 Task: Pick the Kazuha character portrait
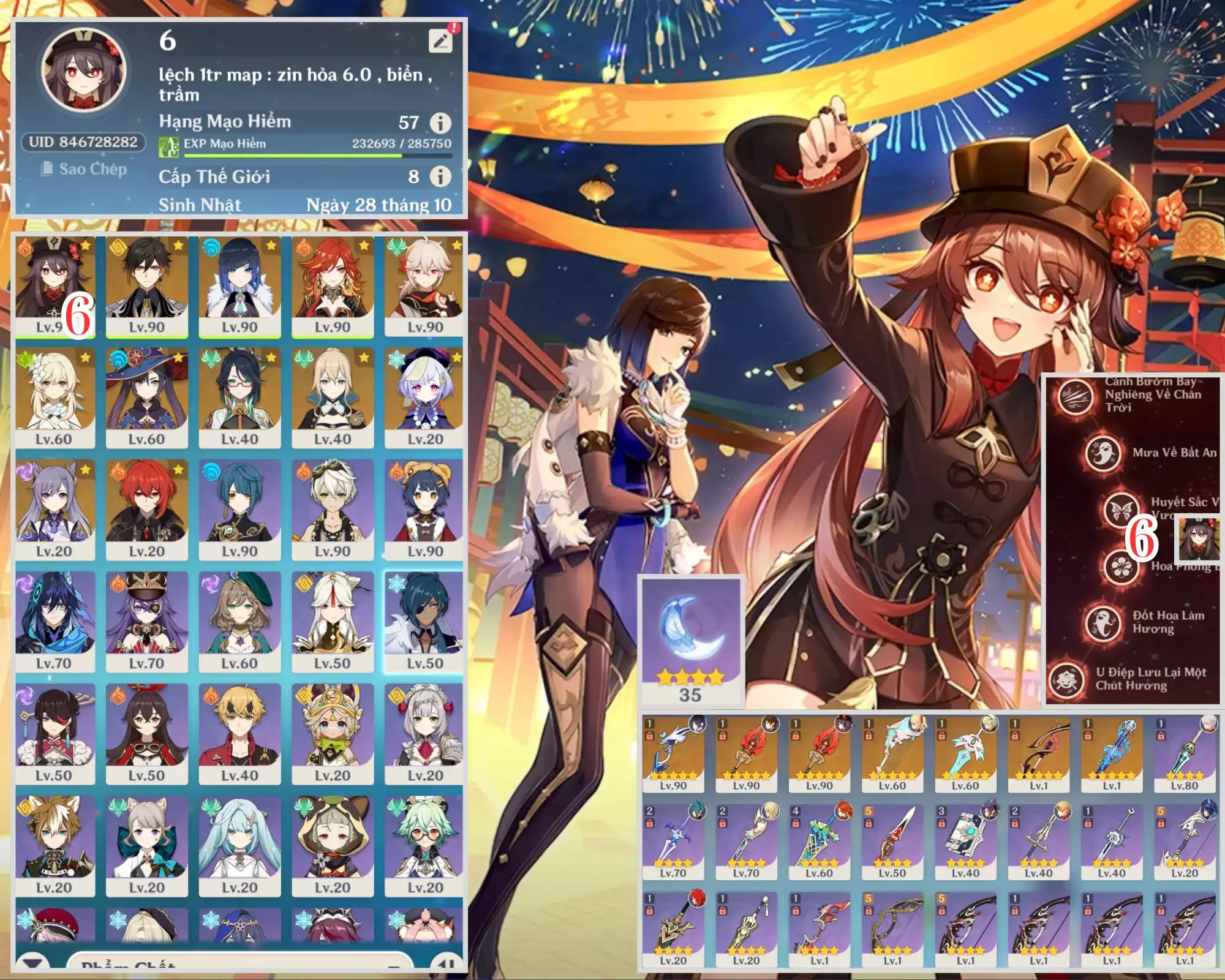coord(425,285)
